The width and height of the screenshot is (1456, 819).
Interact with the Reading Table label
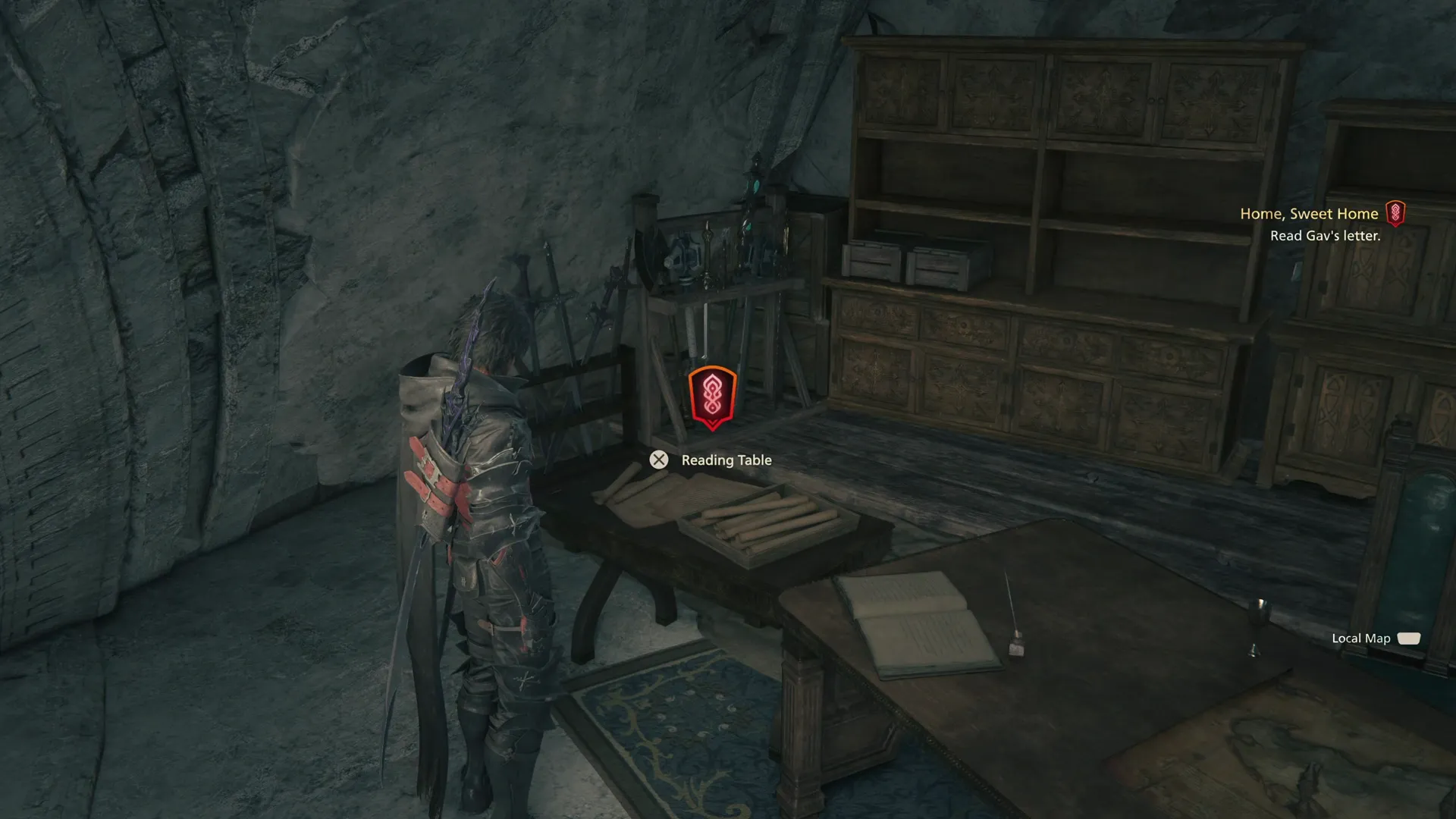726,460
